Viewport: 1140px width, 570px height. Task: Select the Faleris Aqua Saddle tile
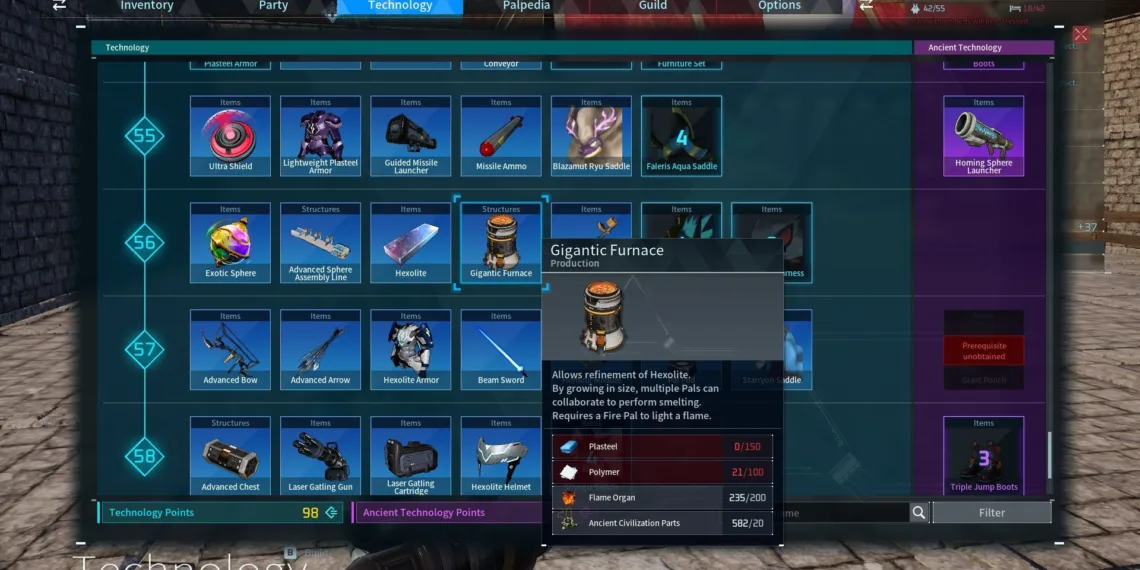[x=681, y=136]
